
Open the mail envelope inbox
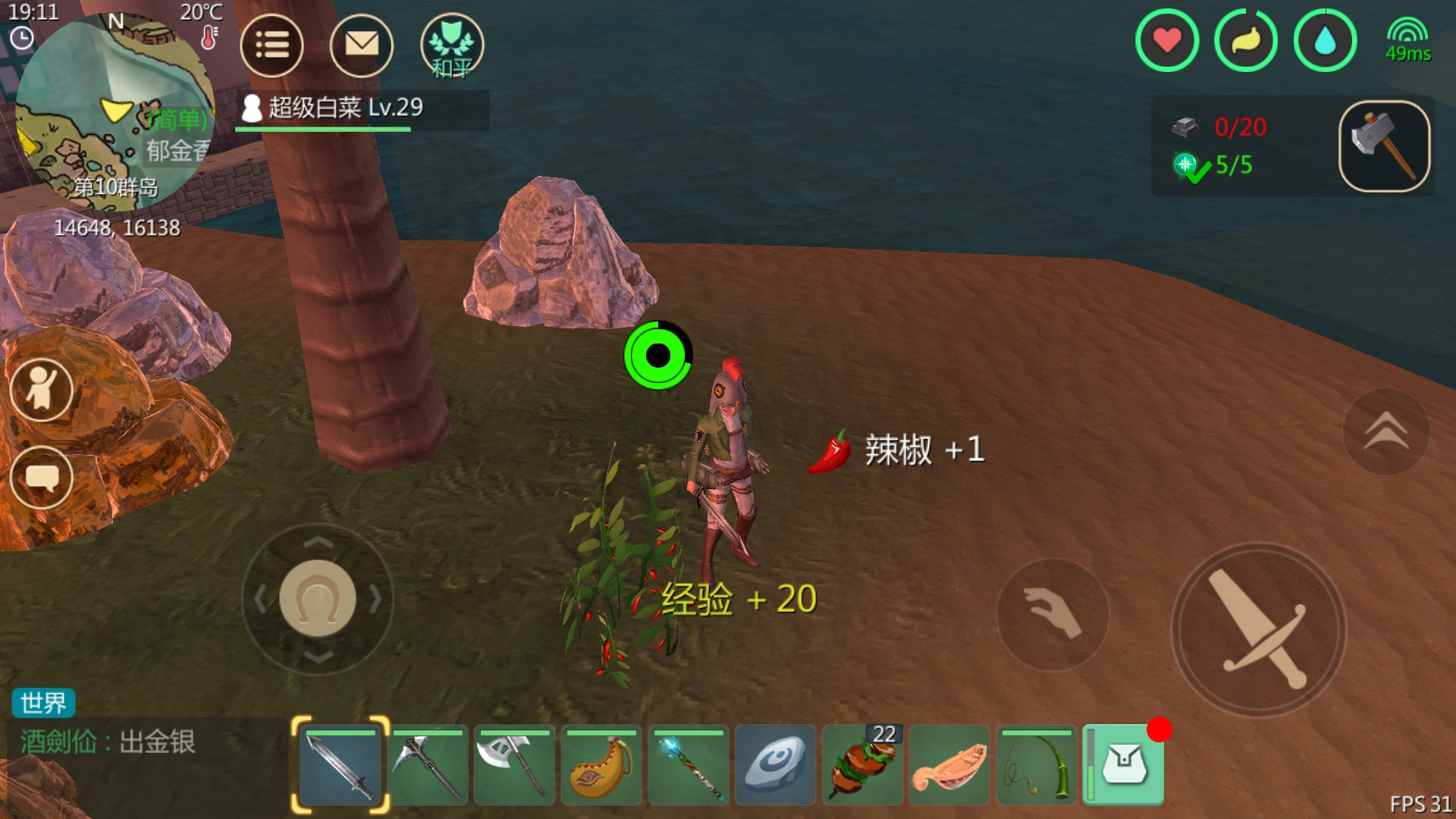362,45
